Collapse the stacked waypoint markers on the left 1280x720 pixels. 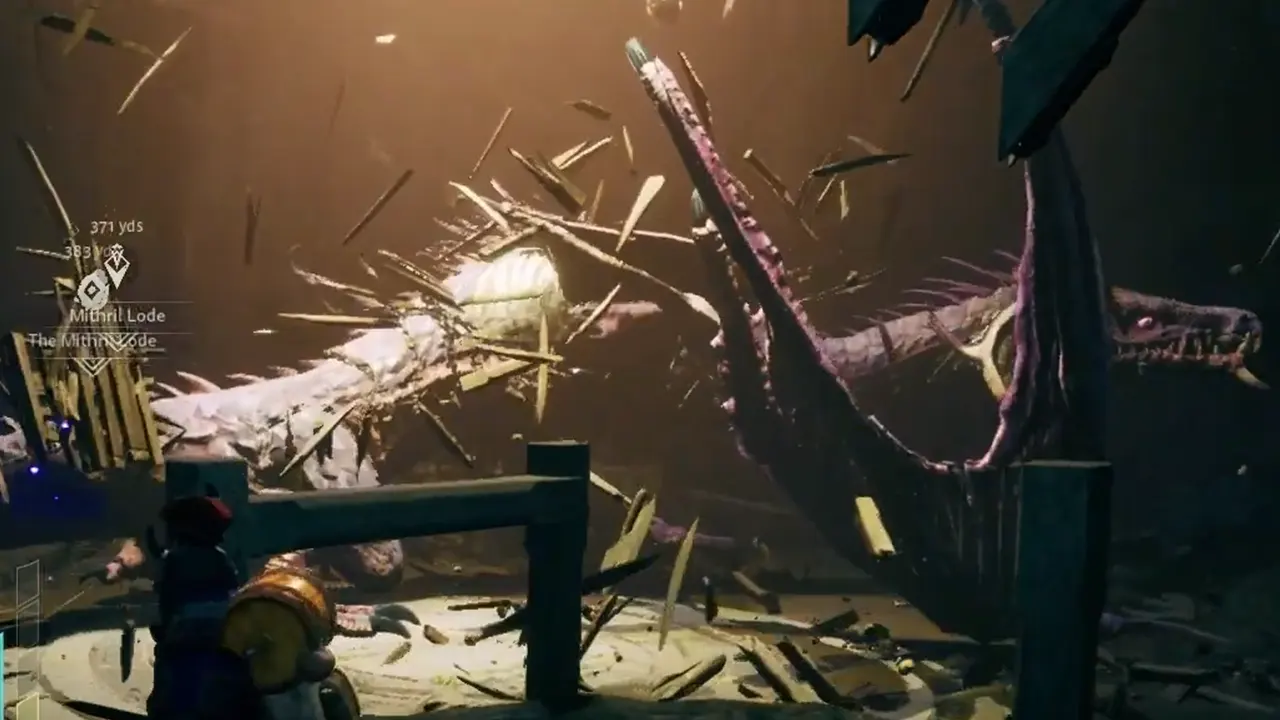[x=105, y=280]
